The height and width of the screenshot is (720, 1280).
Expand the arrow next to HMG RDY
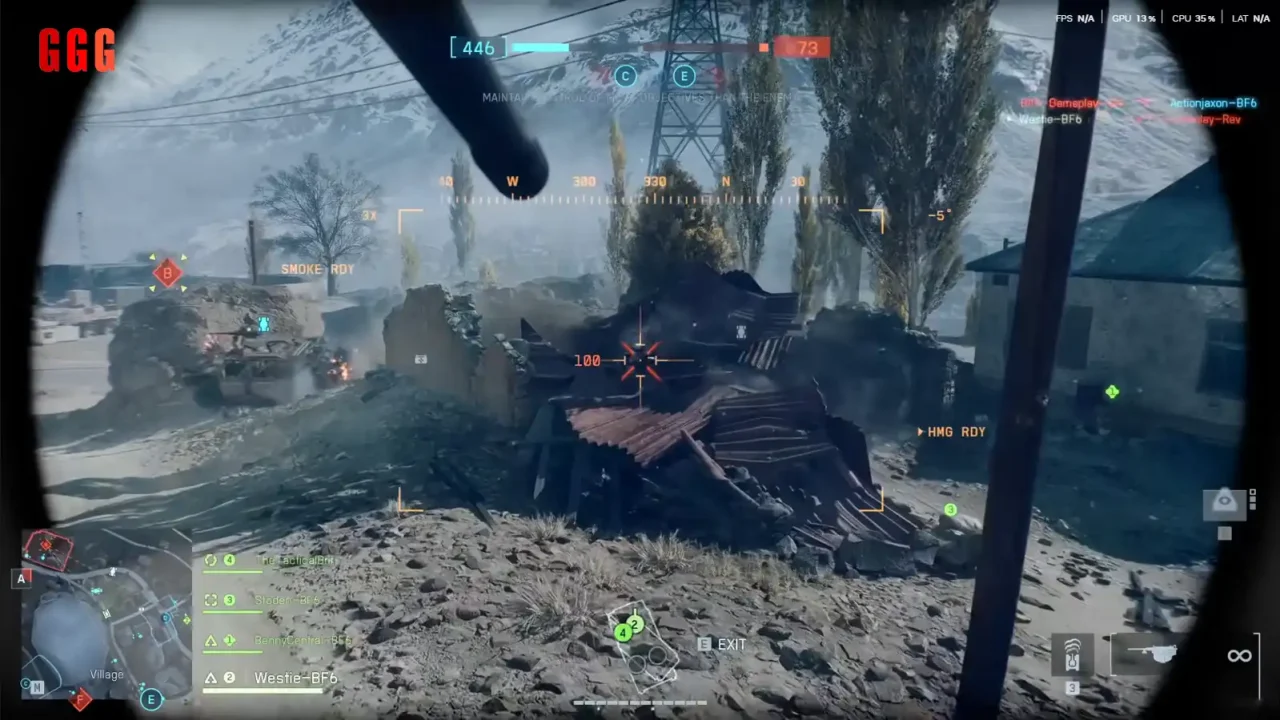[921, 432]
